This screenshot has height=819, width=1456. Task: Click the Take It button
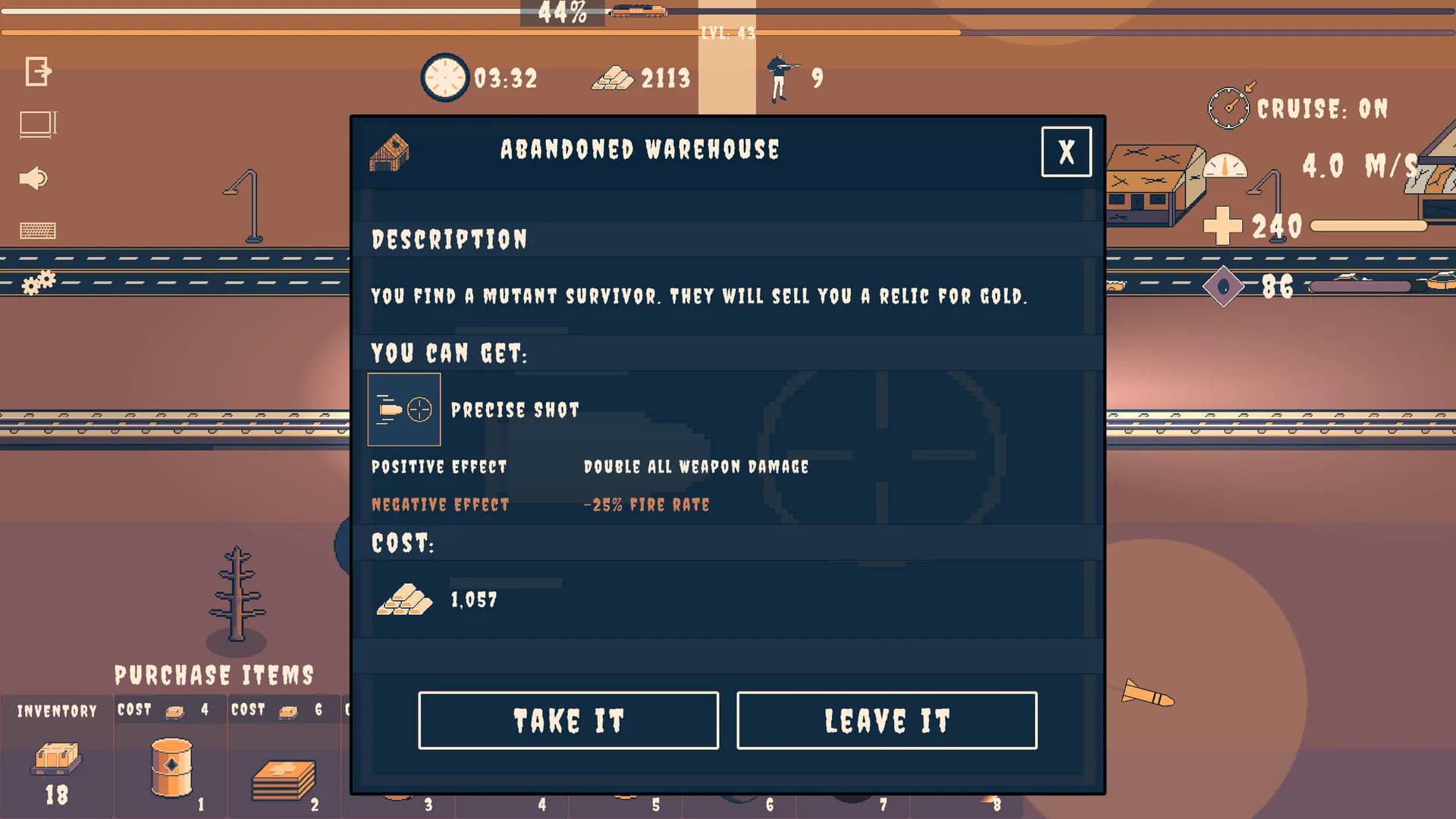click(x=569, y=720)
